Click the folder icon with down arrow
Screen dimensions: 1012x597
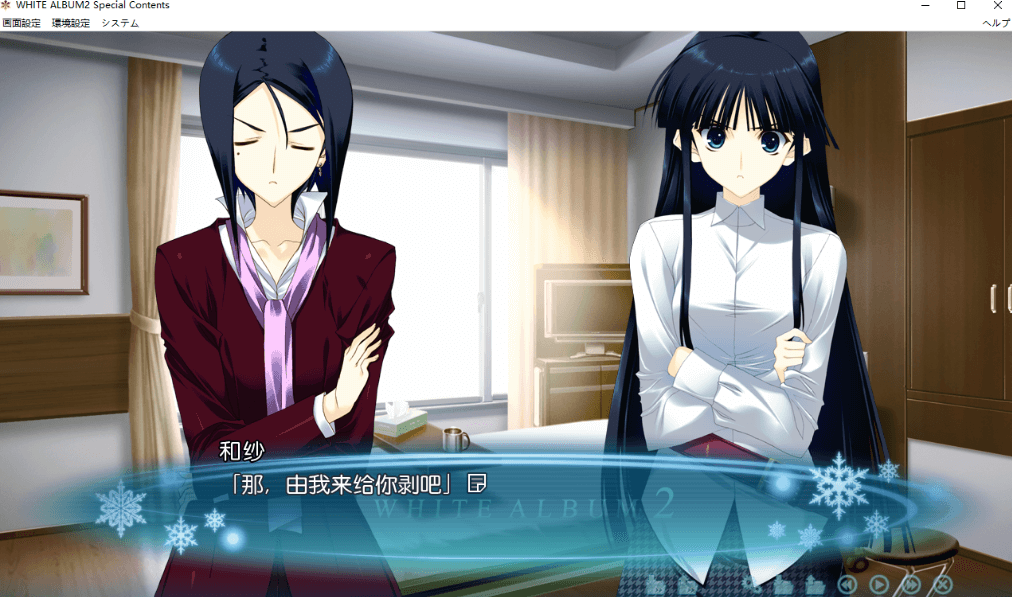(783, 584)
